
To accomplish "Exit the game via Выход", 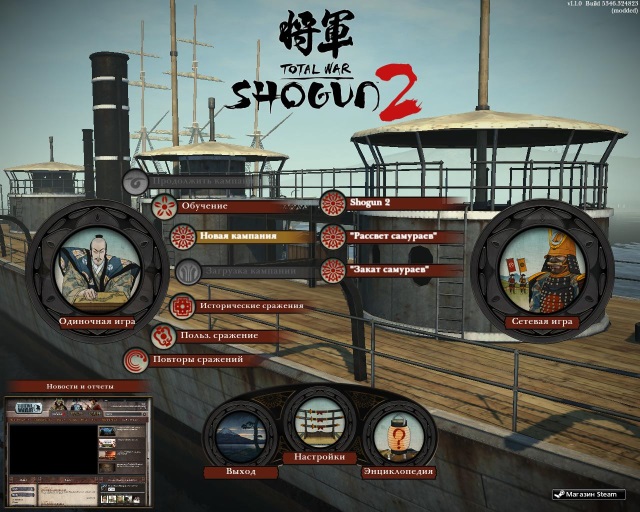I will [241, 434].
